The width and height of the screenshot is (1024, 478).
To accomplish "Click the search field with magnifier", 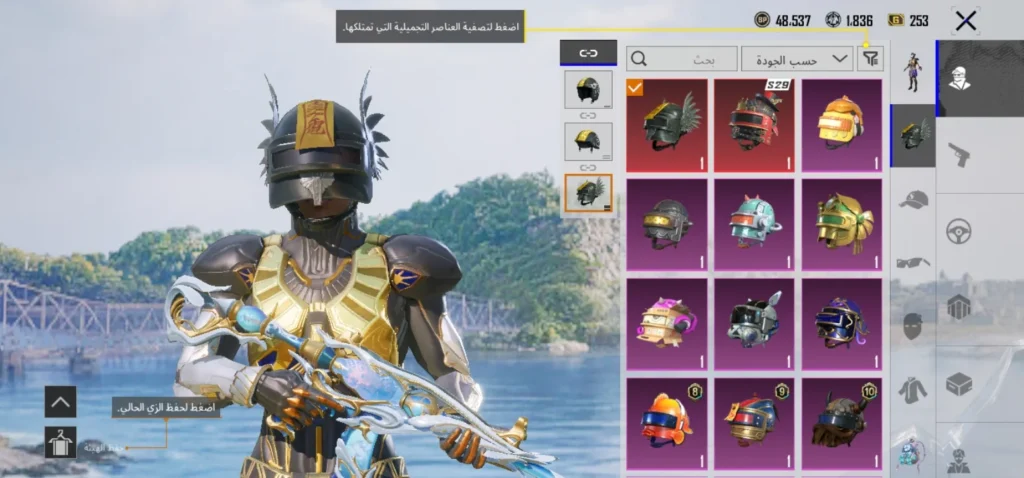I will click(681, 59).
